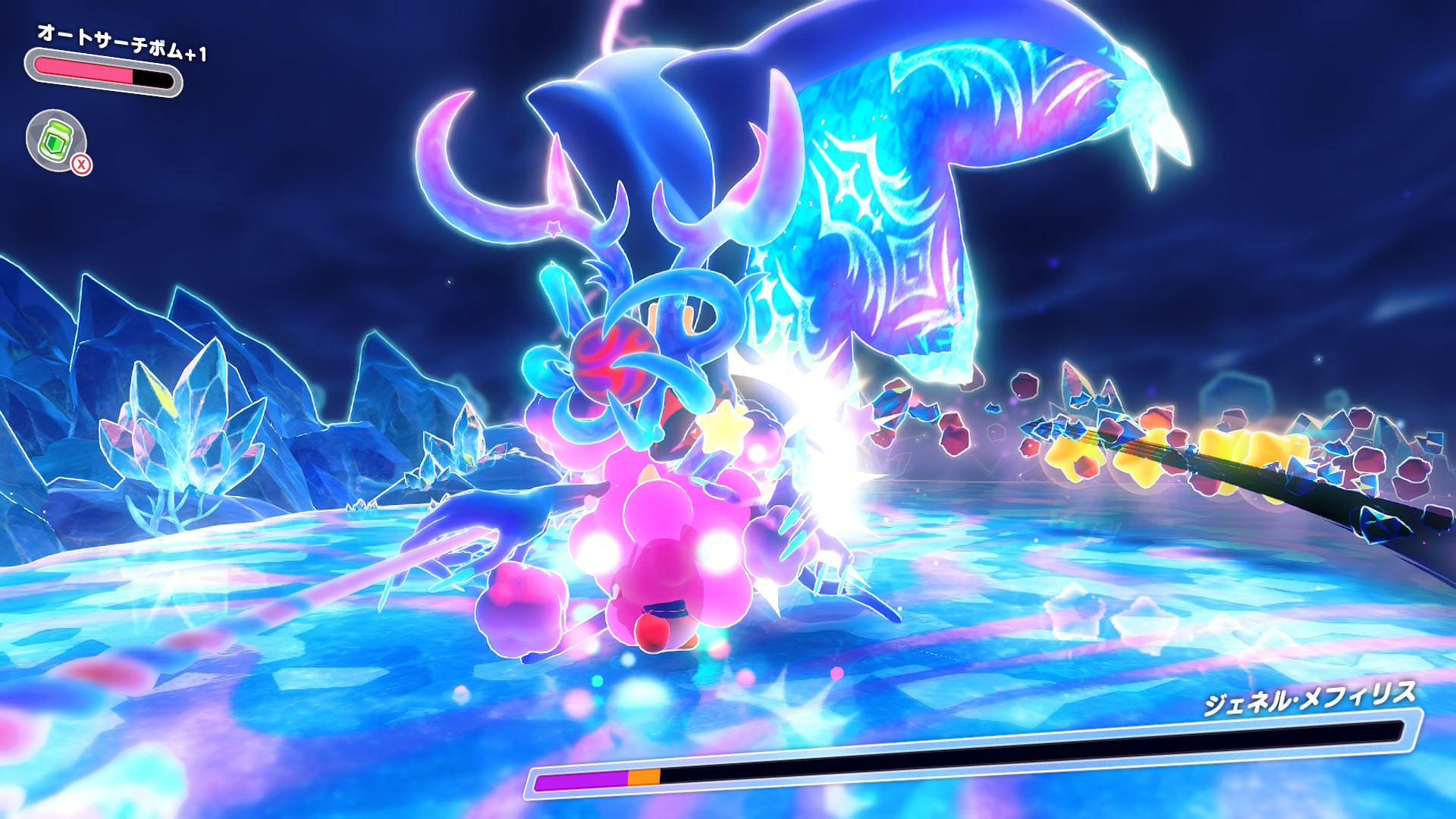Screen dimensions: 1456x819
Task: Use the stored green jar item icon
Action: (x=56, y=140)
